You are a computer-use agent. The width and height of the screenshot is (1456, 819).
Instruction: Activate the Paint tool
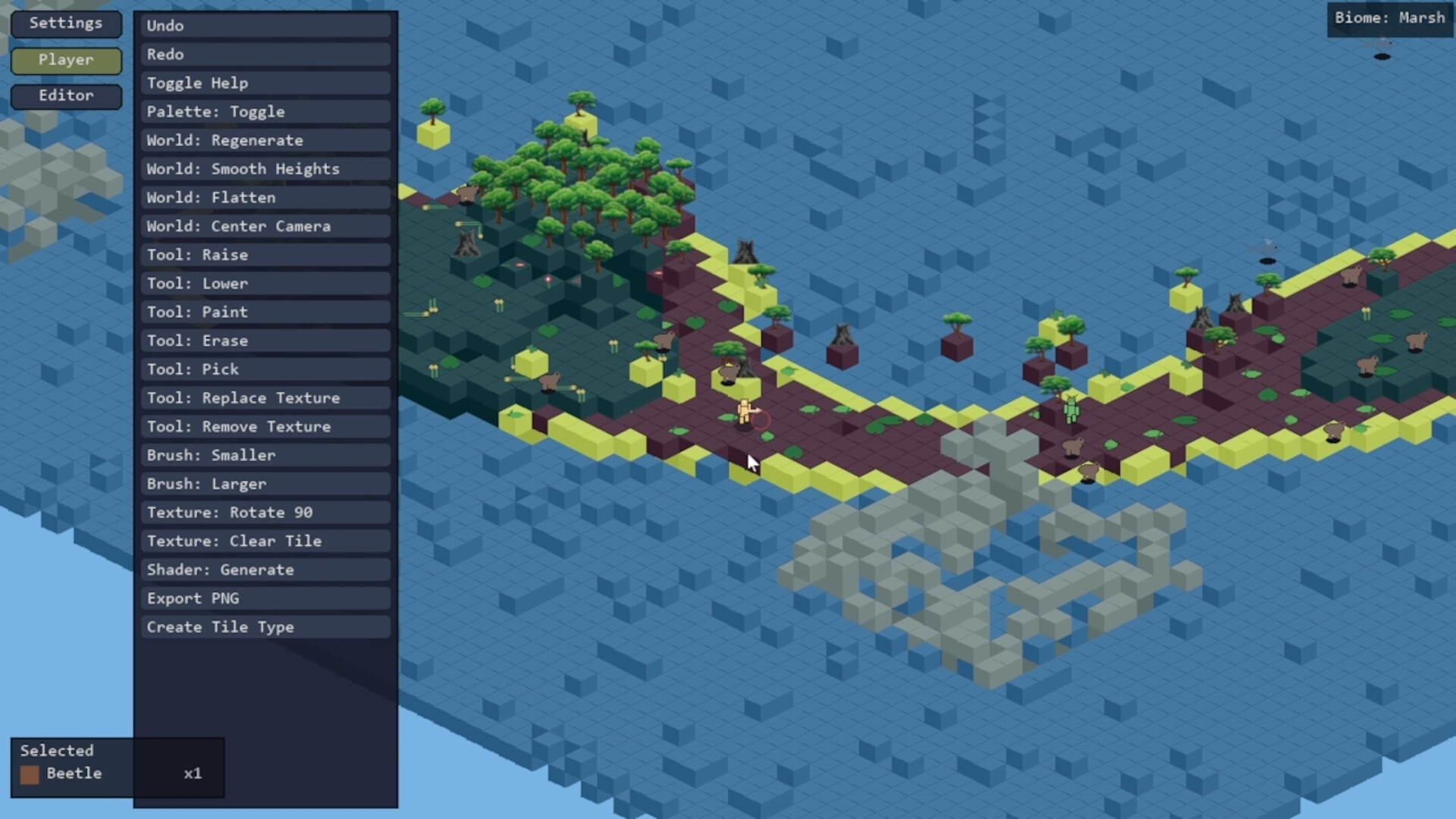click(265, 312)
